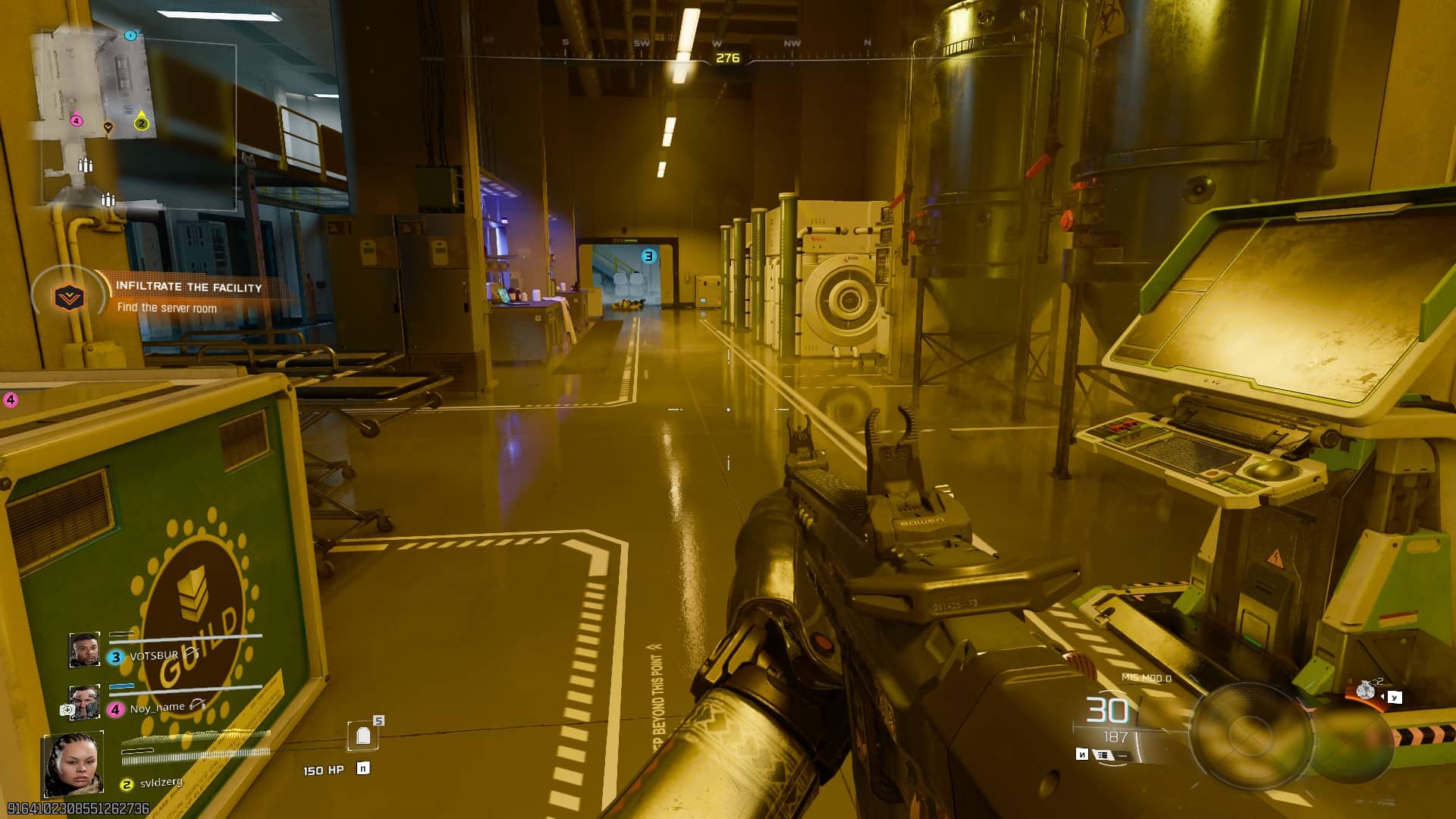Click the svldzerg player portrait
The width and height of the screenshot is (1456, 819).
click(x=73, y=764)
